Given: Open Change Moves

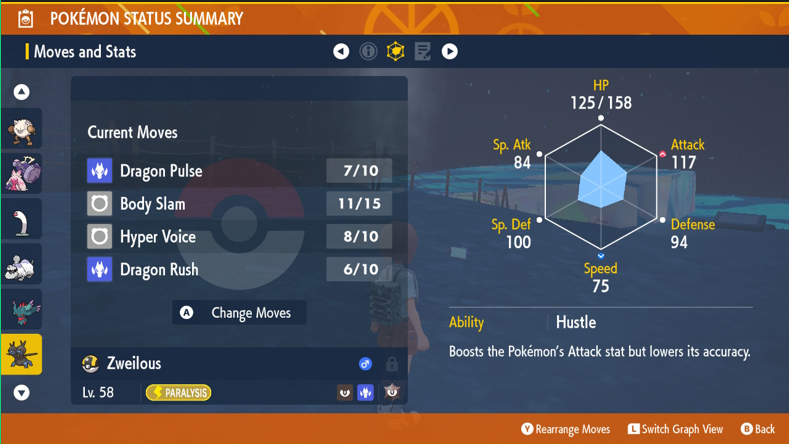Looking at the screenshot, I should coord(239,313).
